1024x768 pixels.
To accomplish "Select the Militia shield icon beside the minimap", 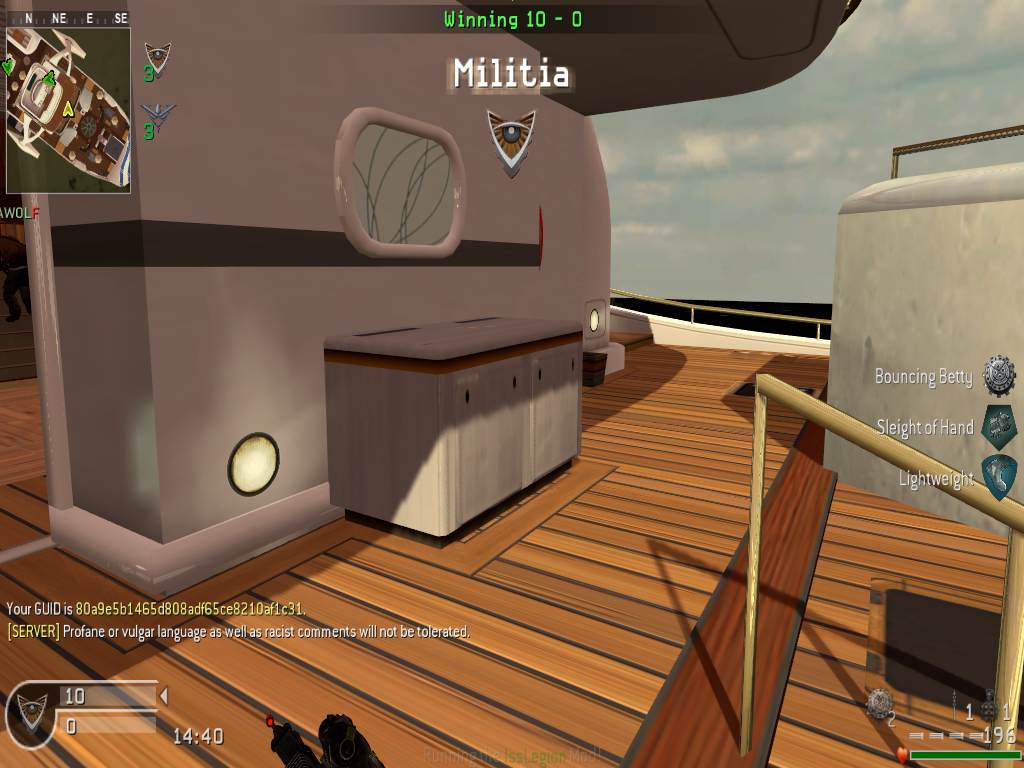I will click(x=157, y=55).
